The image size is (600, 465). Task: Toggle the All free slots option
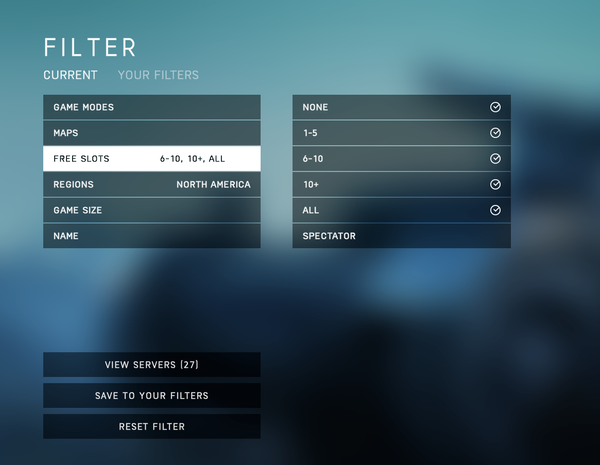(x=401, y=211)
